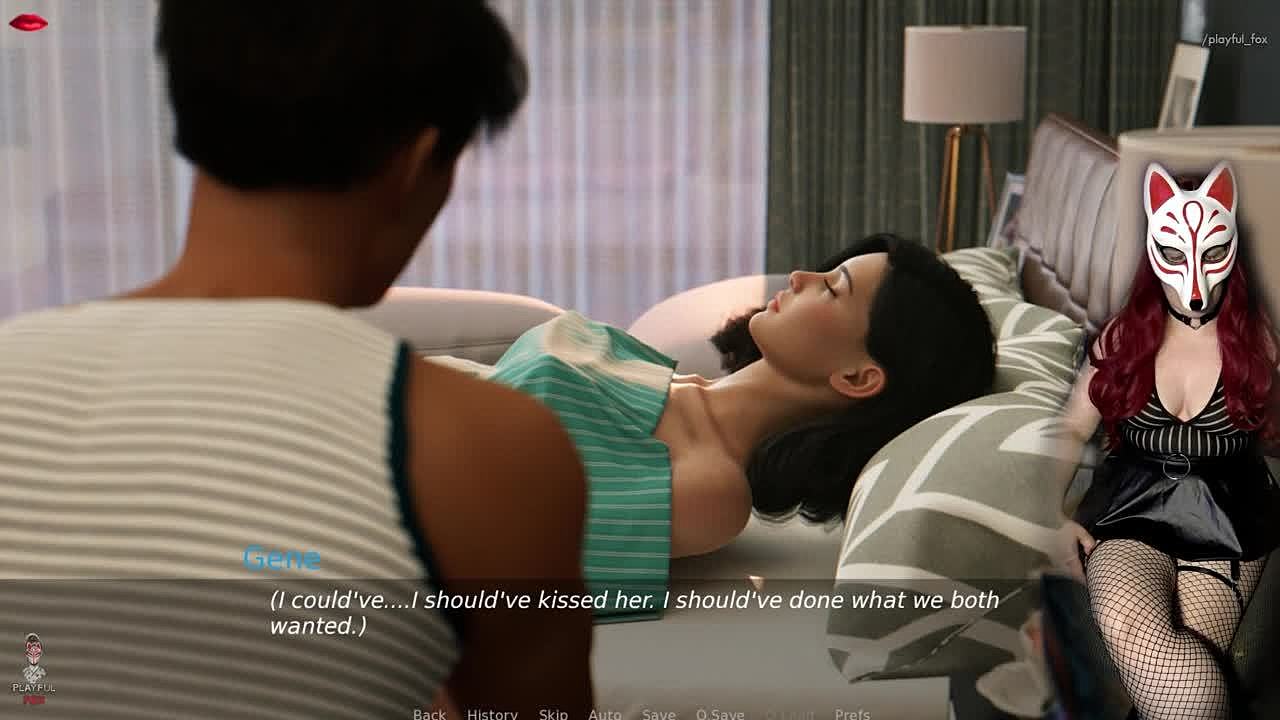1280x720 pixels.
Task: Open the Prefs settings screen
Action: click(852, 714)
